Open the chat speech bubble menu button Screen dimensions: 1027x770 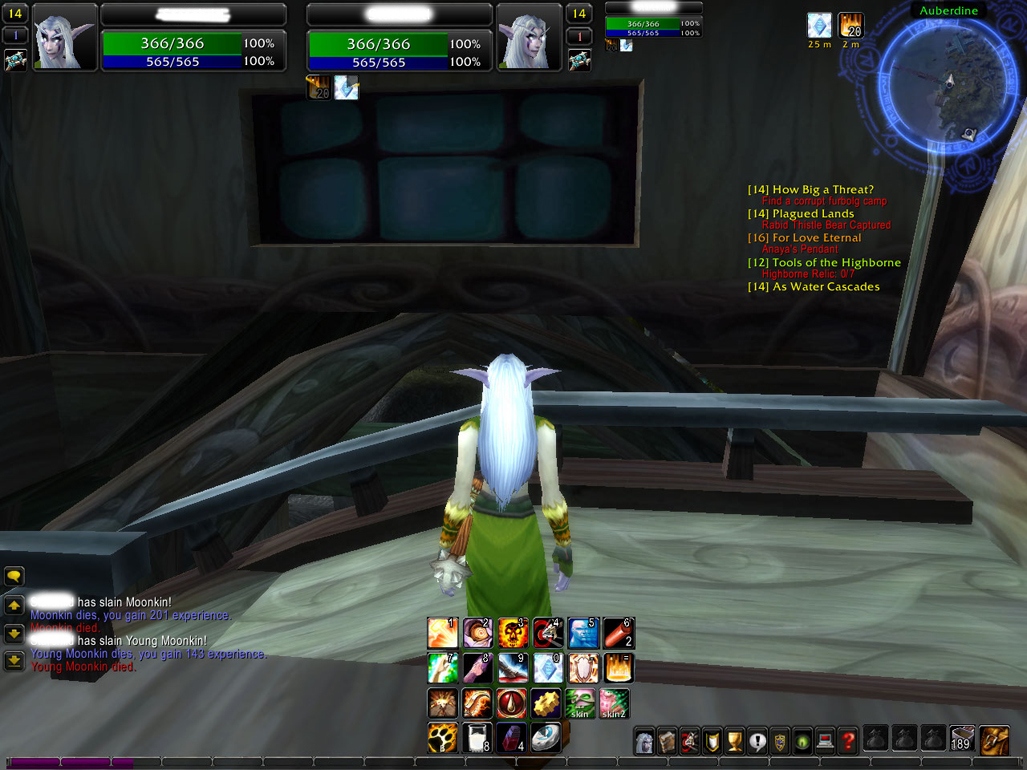point(14,577)
